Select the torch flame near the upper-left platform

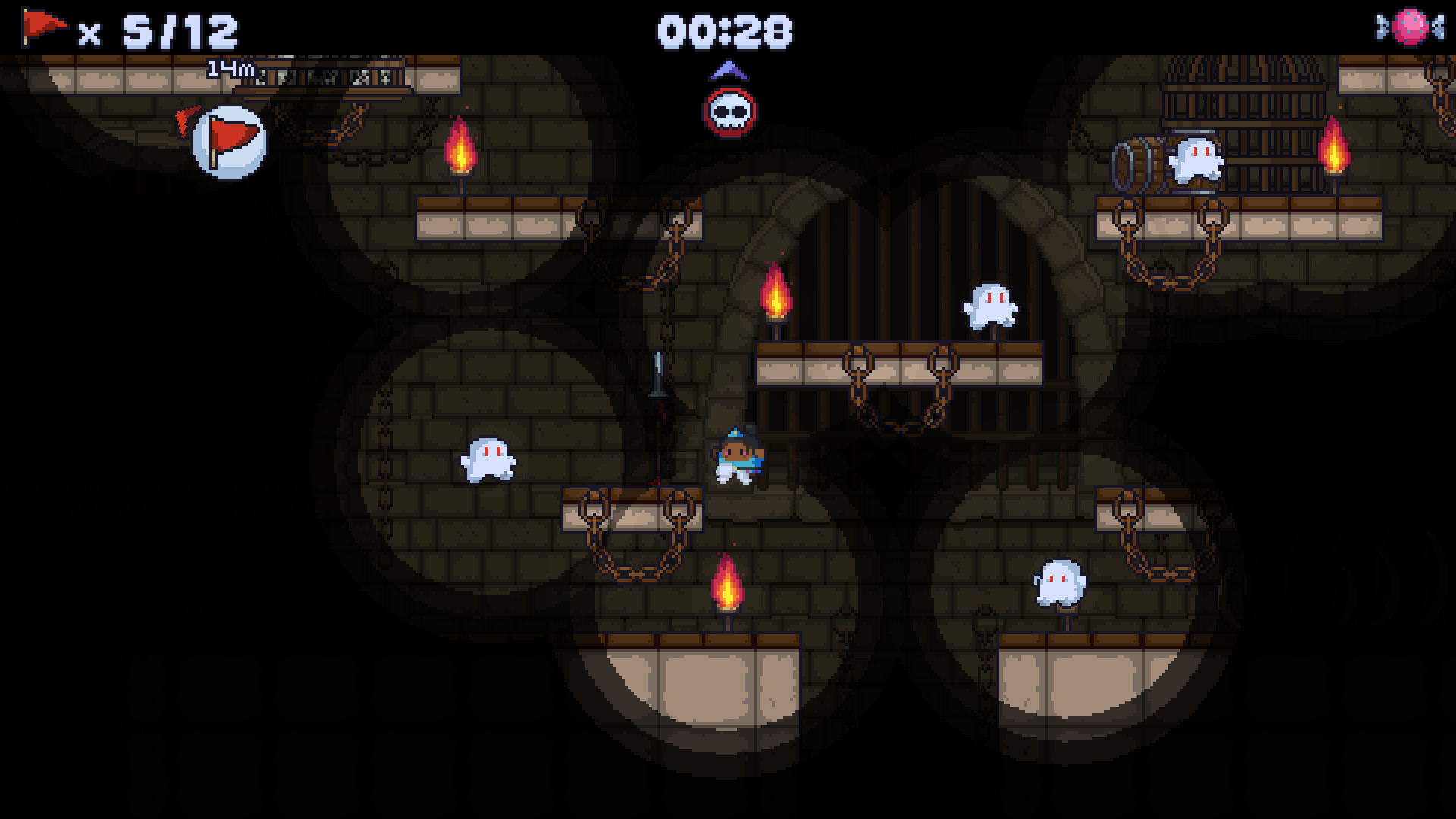pos(460,150)
